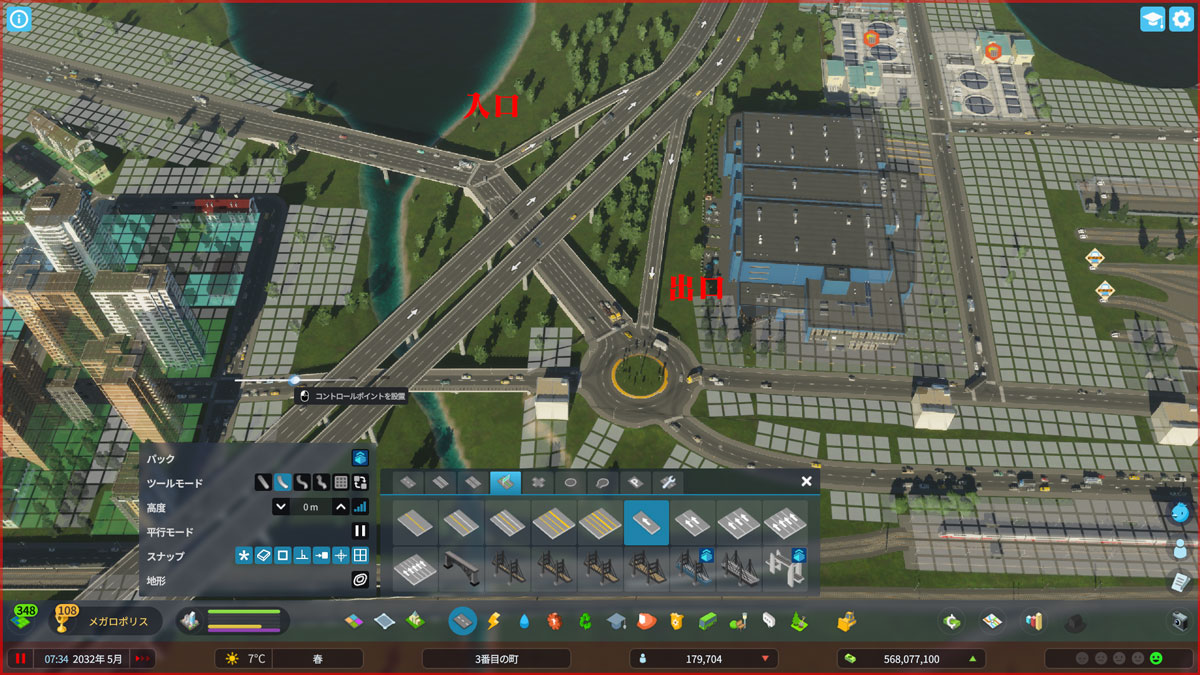Open the info views panel
The height and width of the screenshot is (675, 1200).
pos(19,19)
